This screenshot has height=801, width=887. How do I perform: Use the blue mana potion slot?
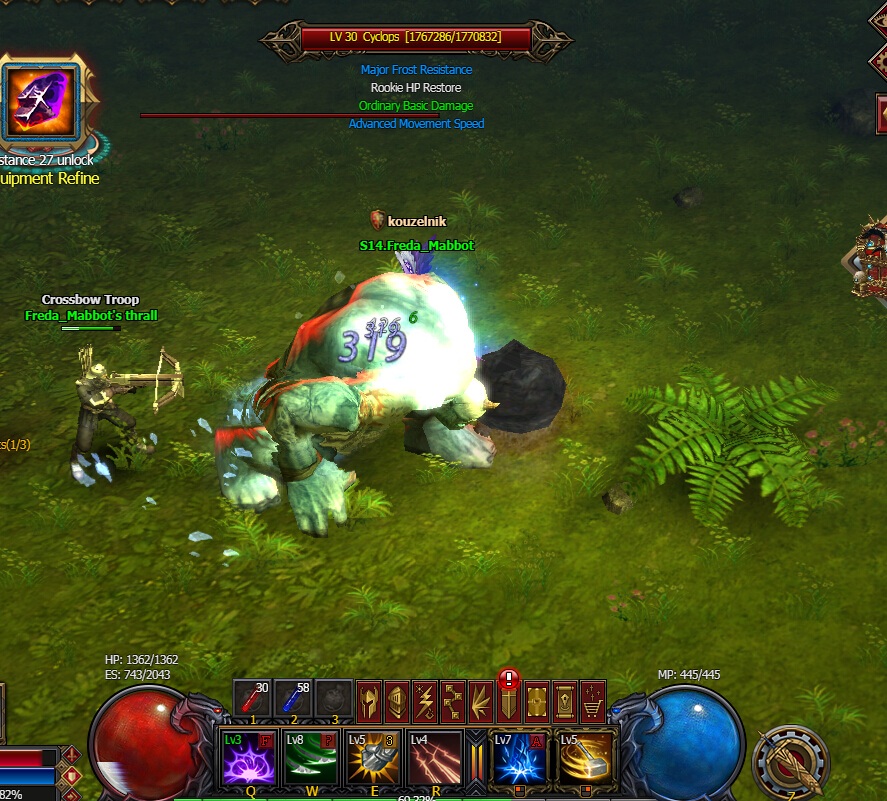[294, 698]
